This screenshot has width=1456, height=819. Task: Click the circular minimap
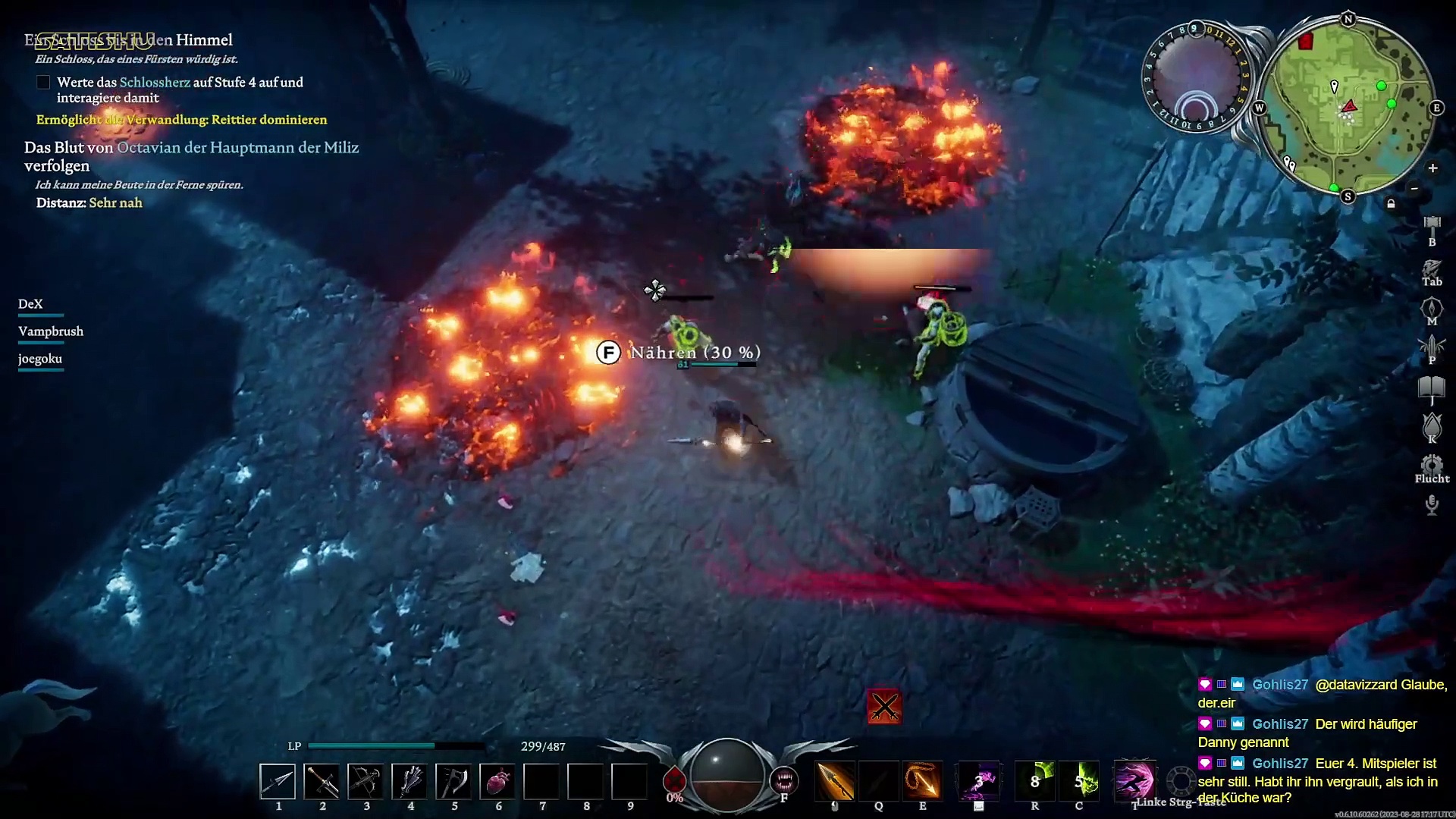pos(1348,108)
